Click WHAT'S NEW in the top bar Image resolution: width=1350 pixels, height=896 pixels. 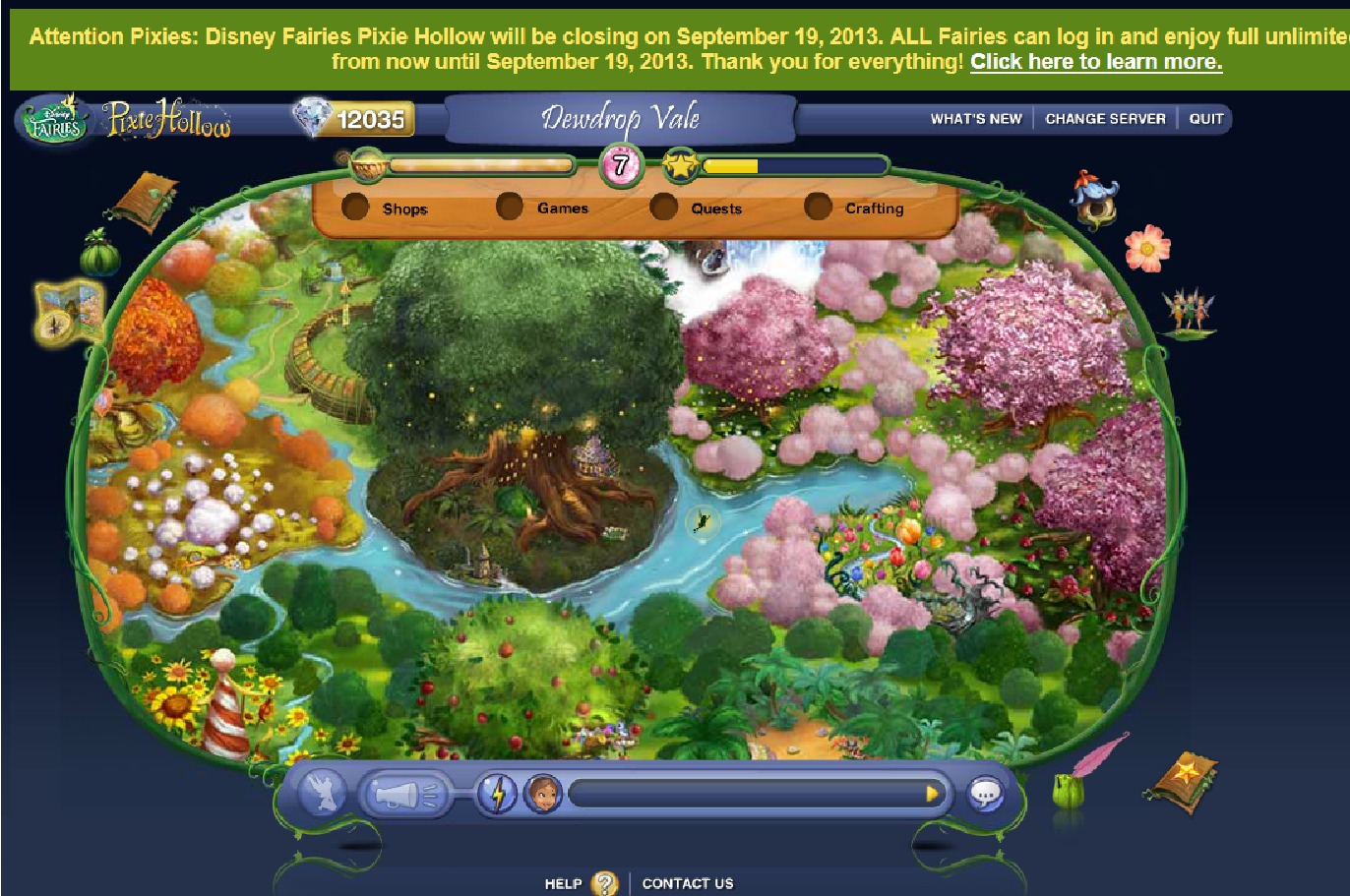977,118
